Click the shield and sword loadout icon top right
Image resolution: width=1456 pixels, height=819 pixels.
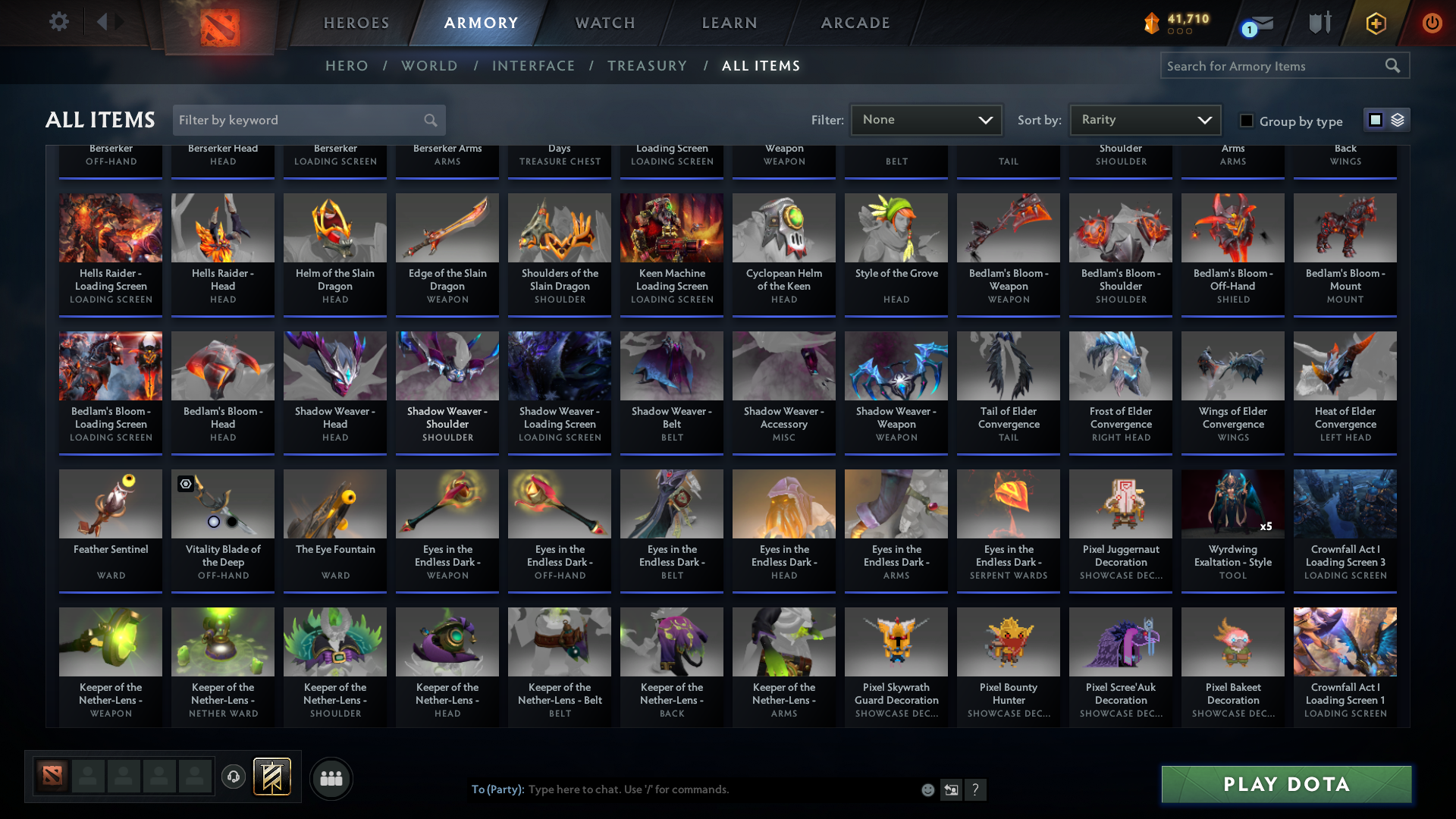(x=1319, y=23)
